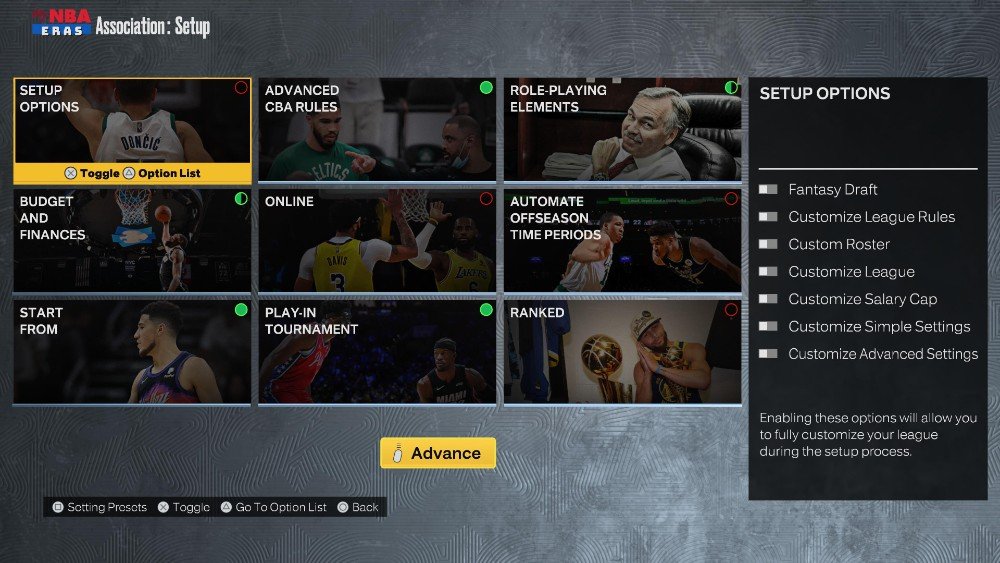Toggle the Customize Salary Cap option
1000x563 pixels.
[768, 299]
